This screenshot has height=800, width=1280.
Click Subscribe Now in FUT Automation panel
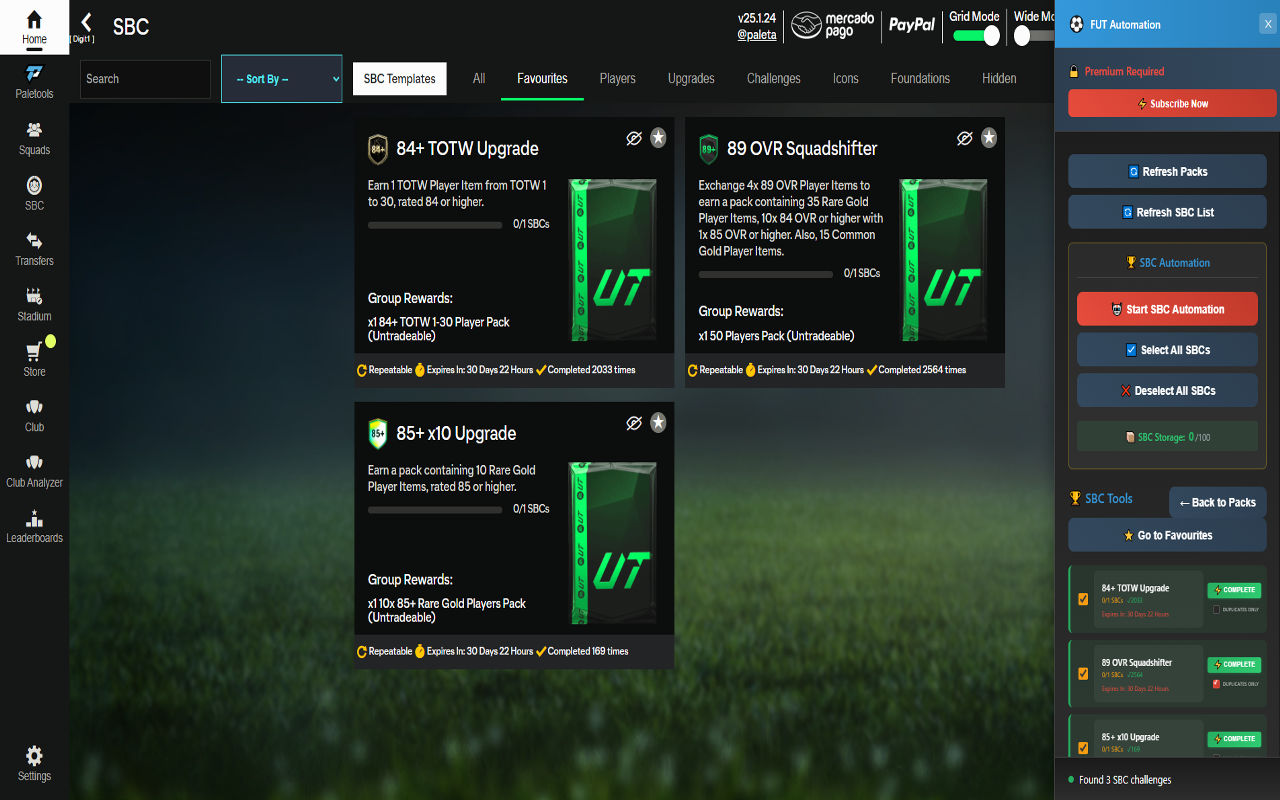pos(1171,103)
